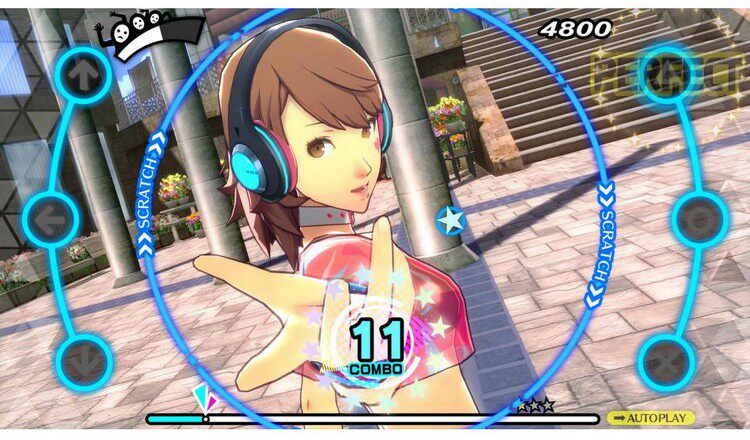Hit the left arrow note target

(x=51, y=217)
